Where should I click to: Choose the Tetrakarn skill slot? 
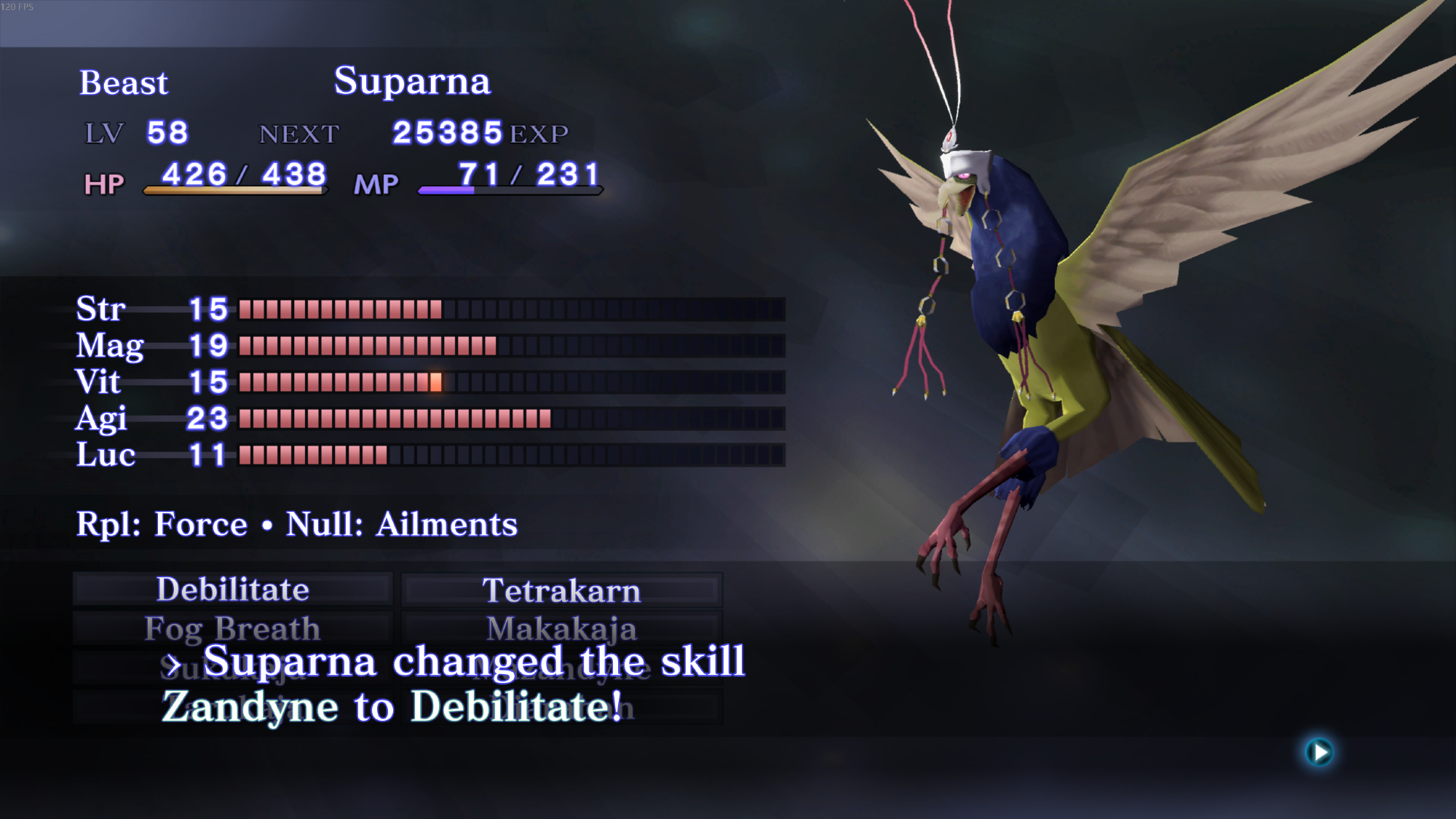tap(561, 590)
